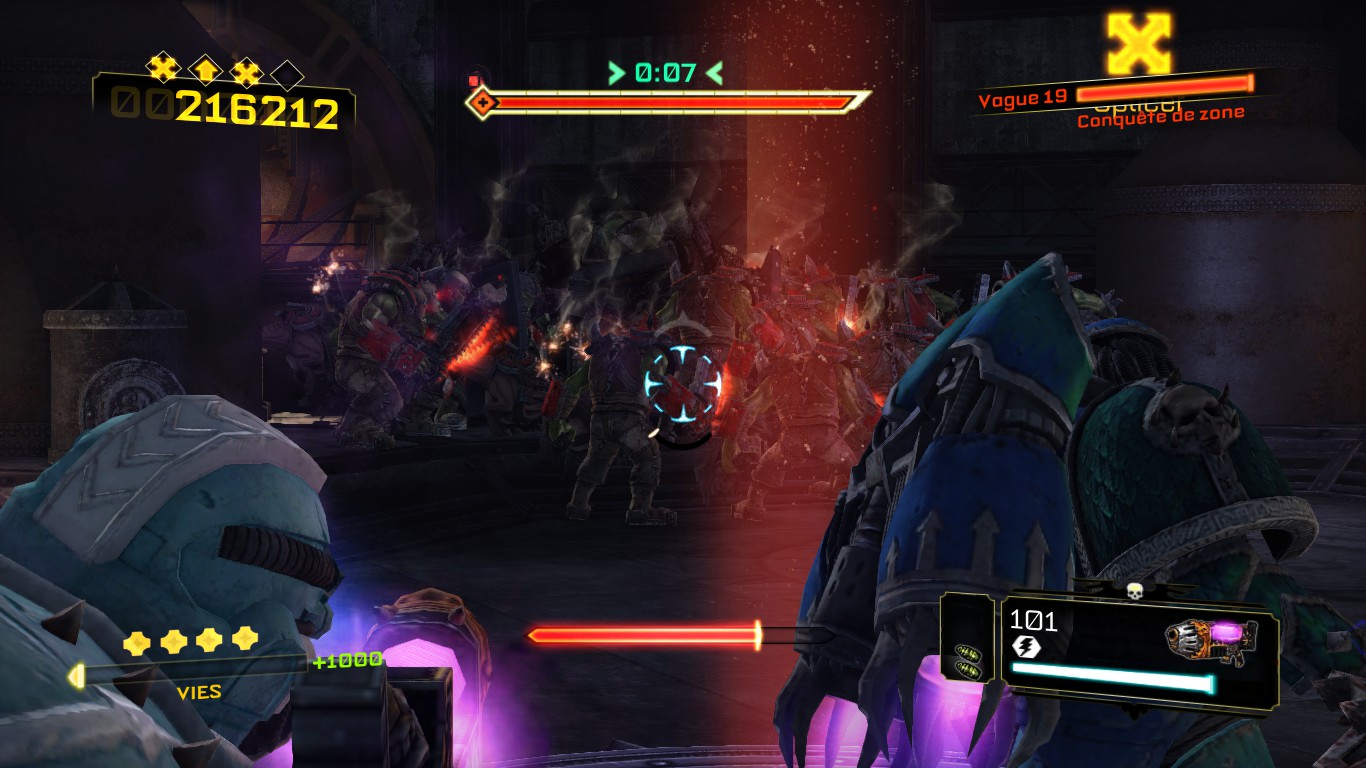Click the lightning bolt icon under the ammo count
Image resolution: width=1366 pixels, height=768 pixels.
1026,647
